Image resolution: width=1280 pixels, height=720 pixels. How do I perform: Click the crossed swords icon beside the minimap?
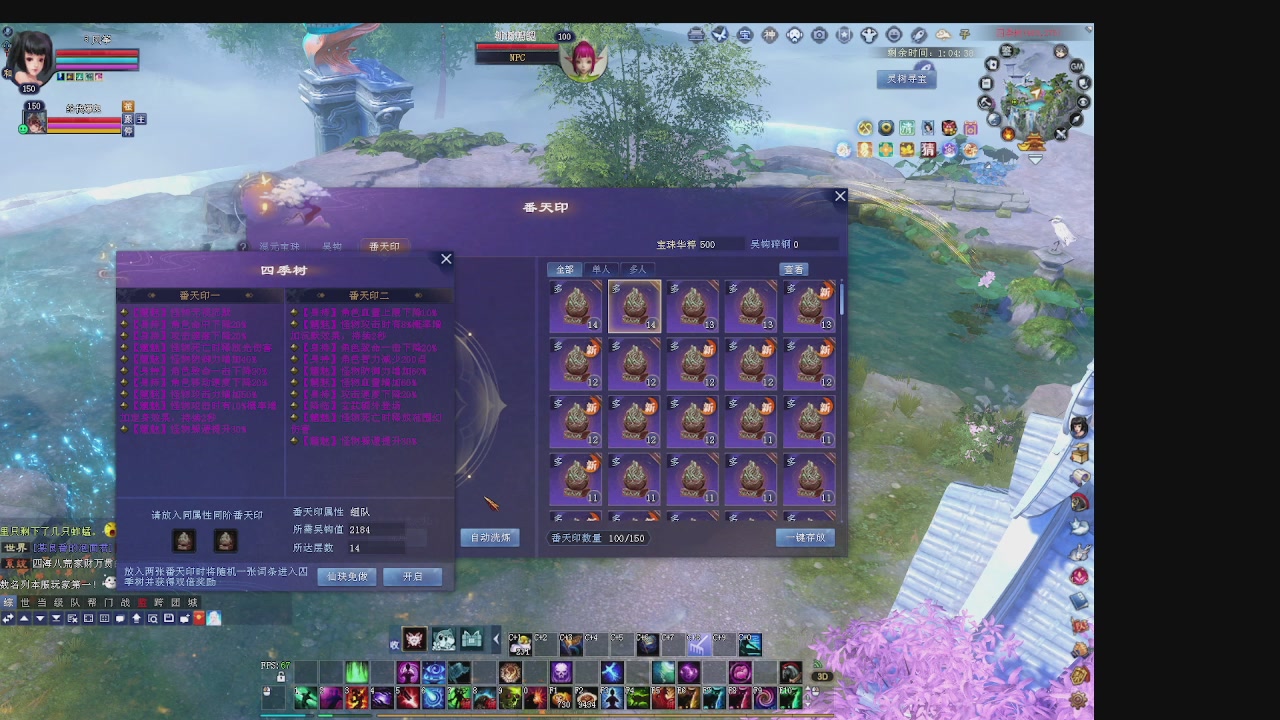point(1060,133)
